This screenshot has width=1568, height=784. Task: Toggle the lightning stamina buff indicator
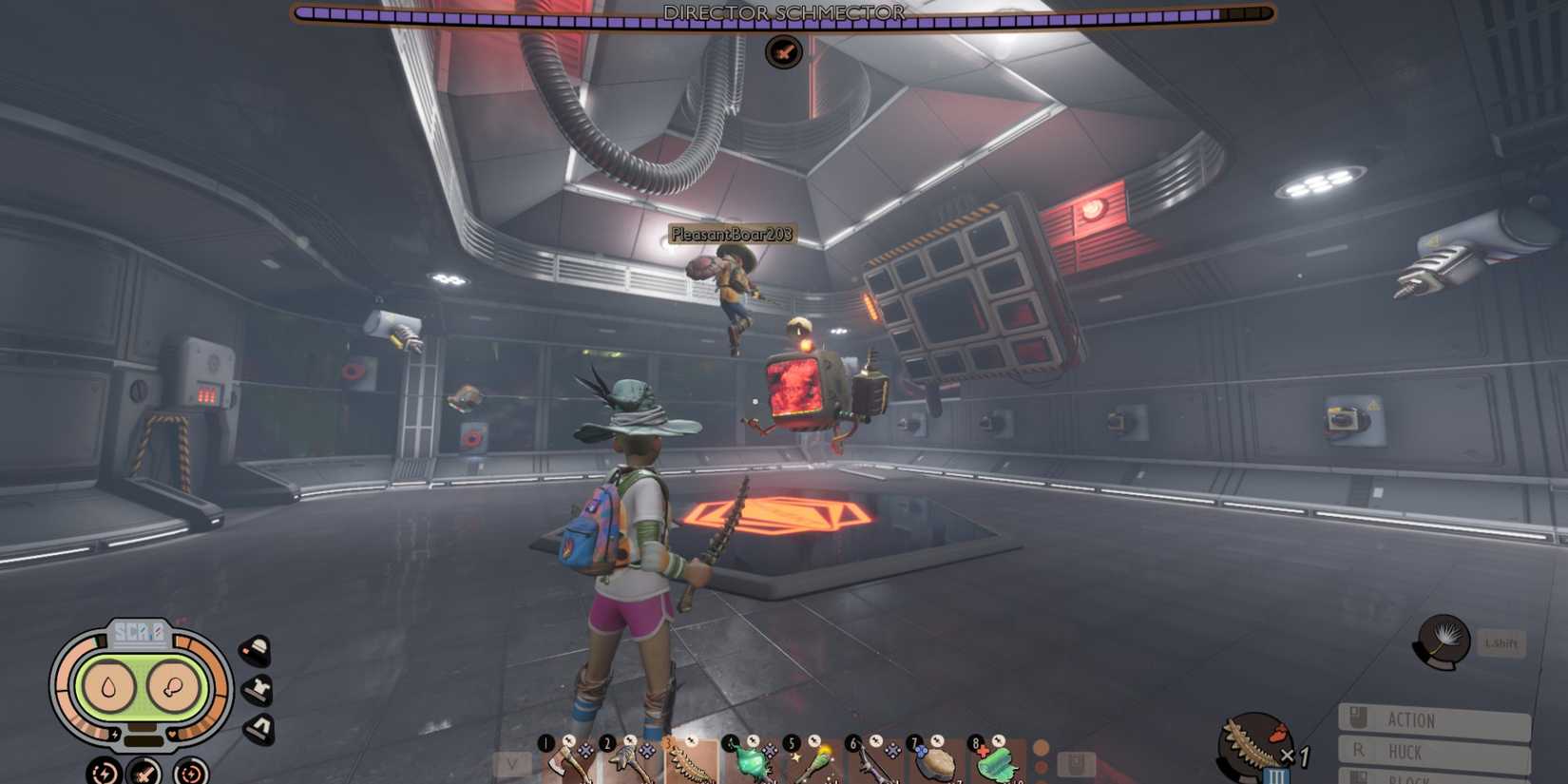102,773
